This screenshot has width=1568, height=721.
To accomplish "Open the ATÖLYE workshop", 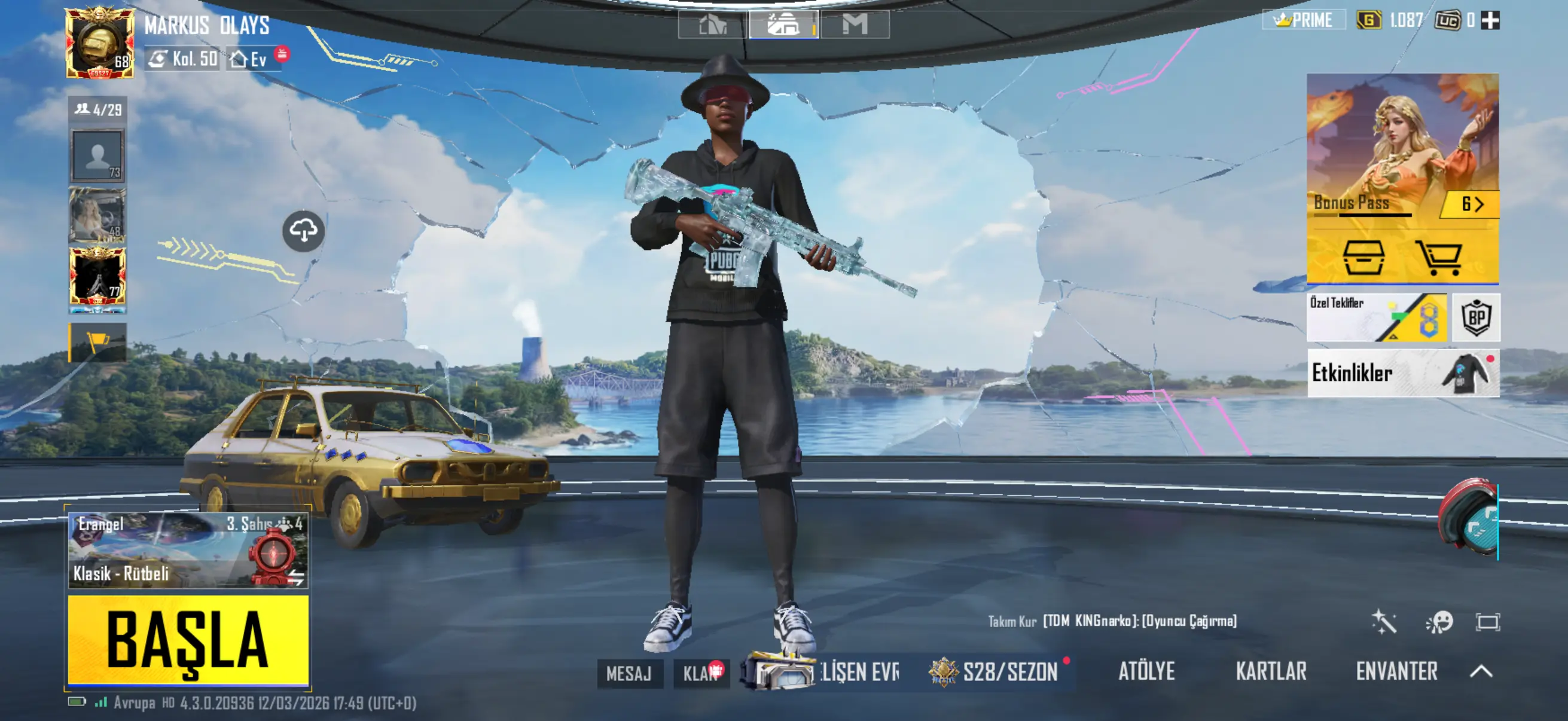I will coord(1146,671).
